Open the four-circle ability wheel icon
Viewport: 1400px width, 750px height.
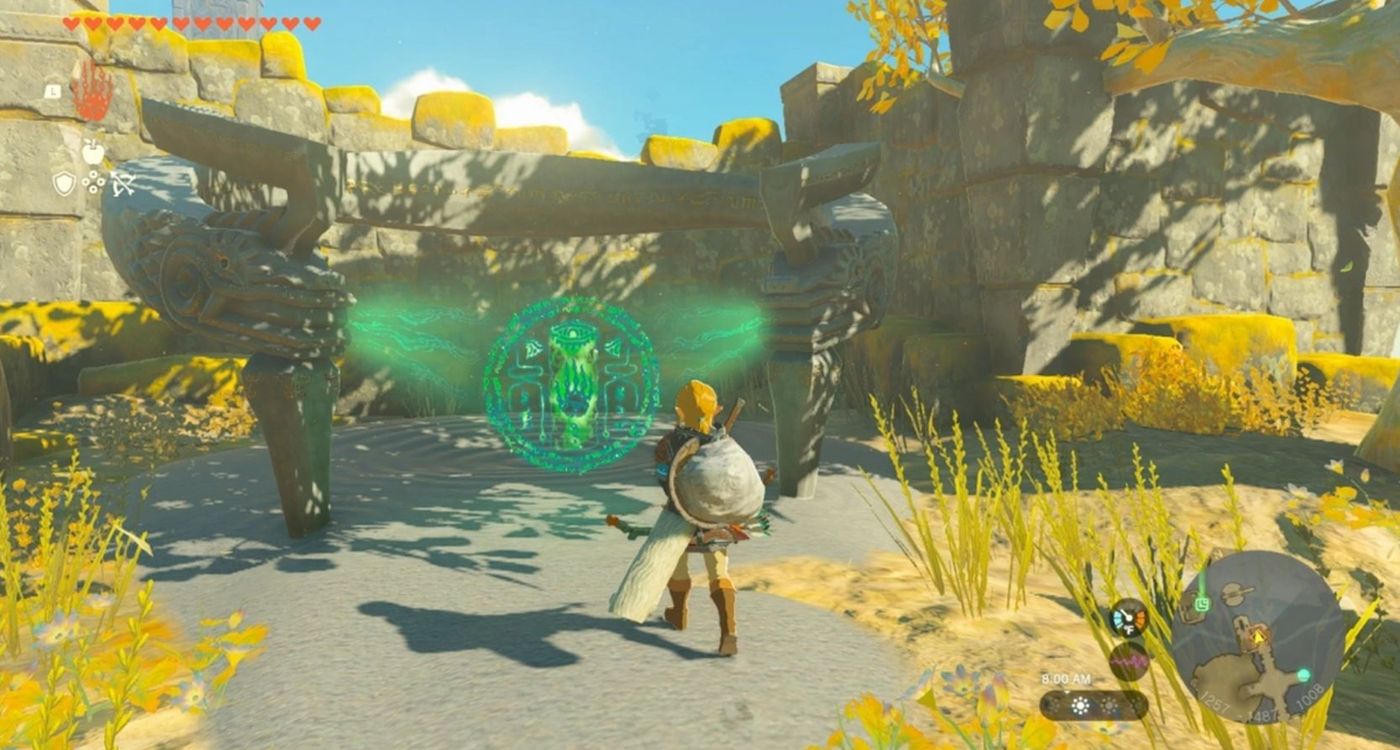93,182
